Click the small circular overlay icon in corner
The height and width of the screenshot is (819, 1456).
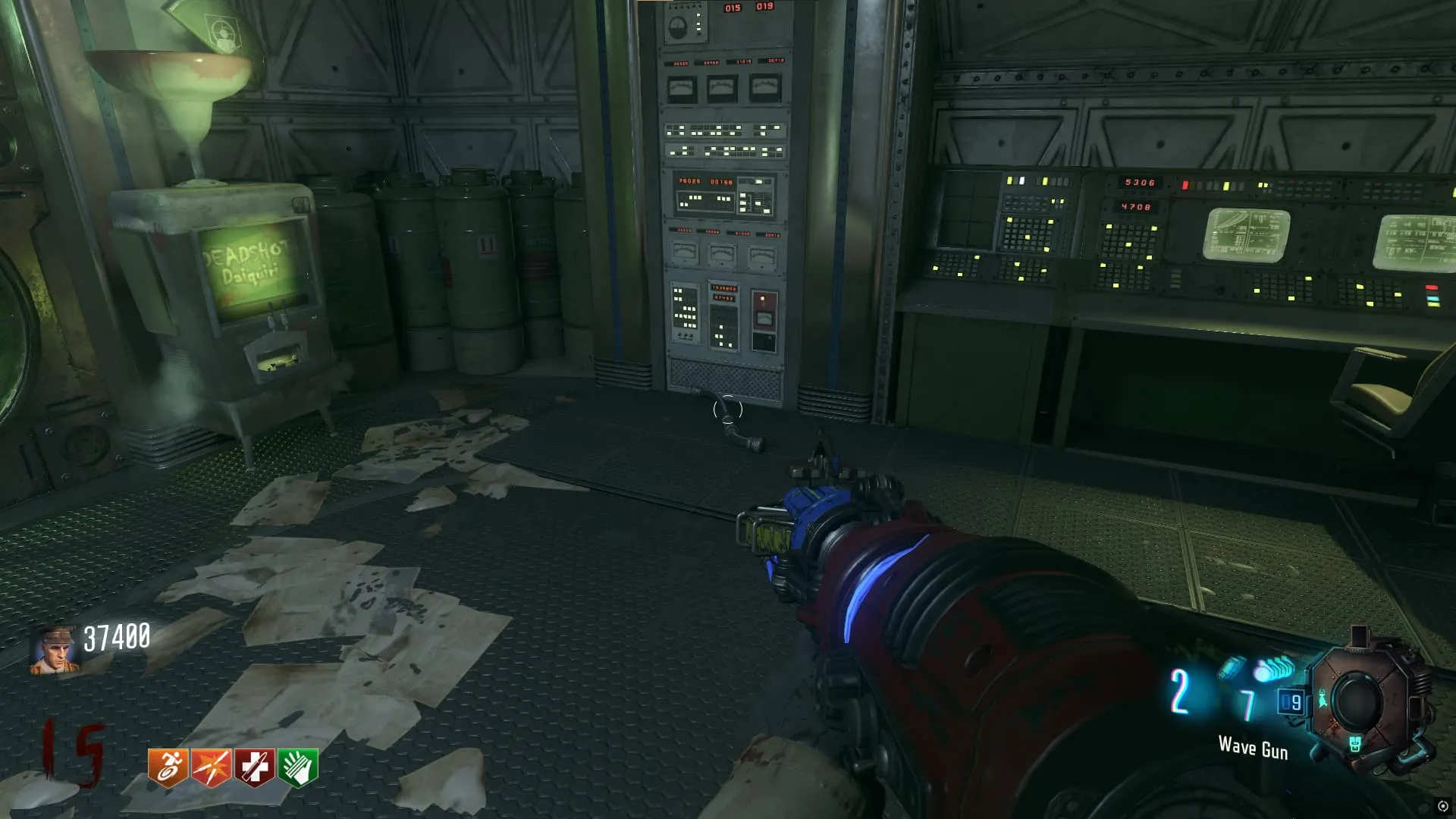coord(1443,806)
